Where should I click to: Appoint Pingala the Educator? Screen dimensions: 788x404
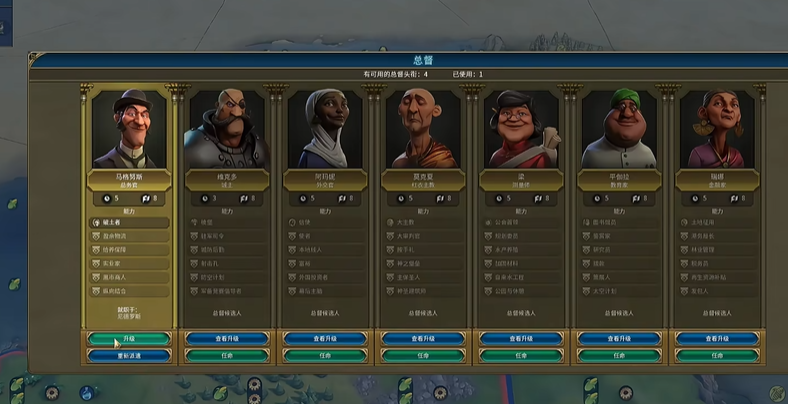pyautogui.click(x=619, y=355)
